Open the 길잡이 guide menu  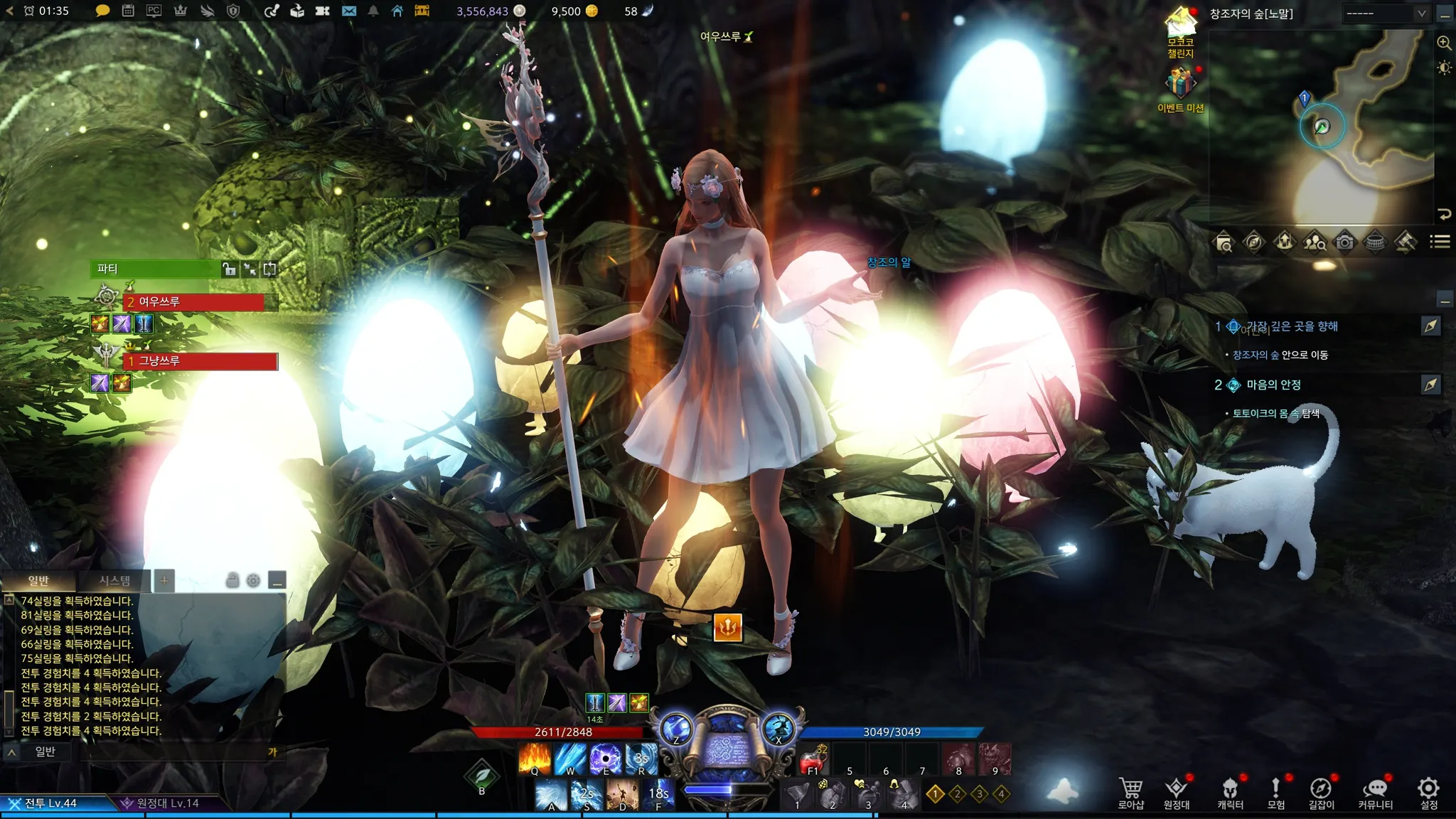click(x=1321, y=793)
